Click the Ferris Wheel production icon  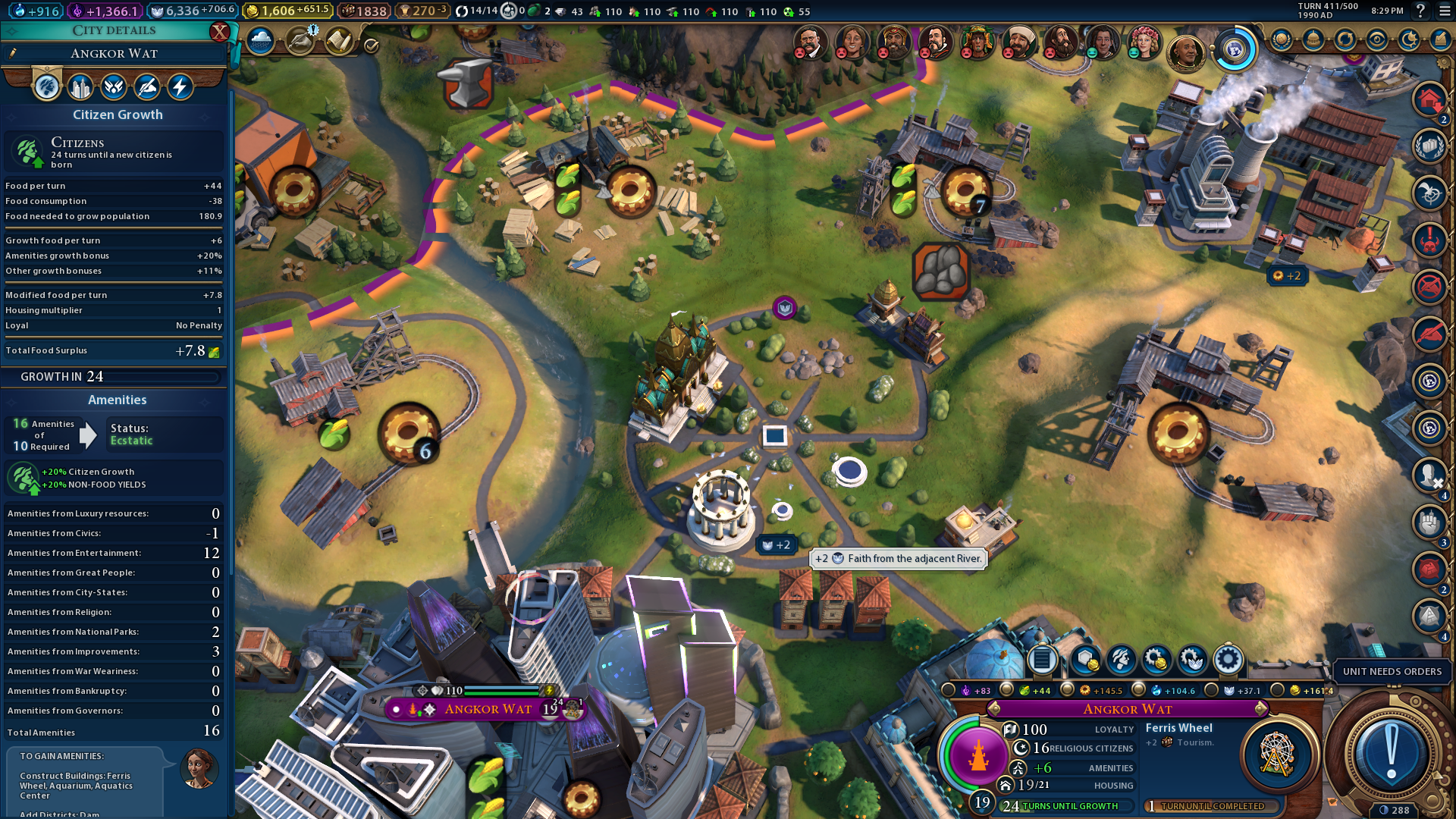coord(1277,755)
